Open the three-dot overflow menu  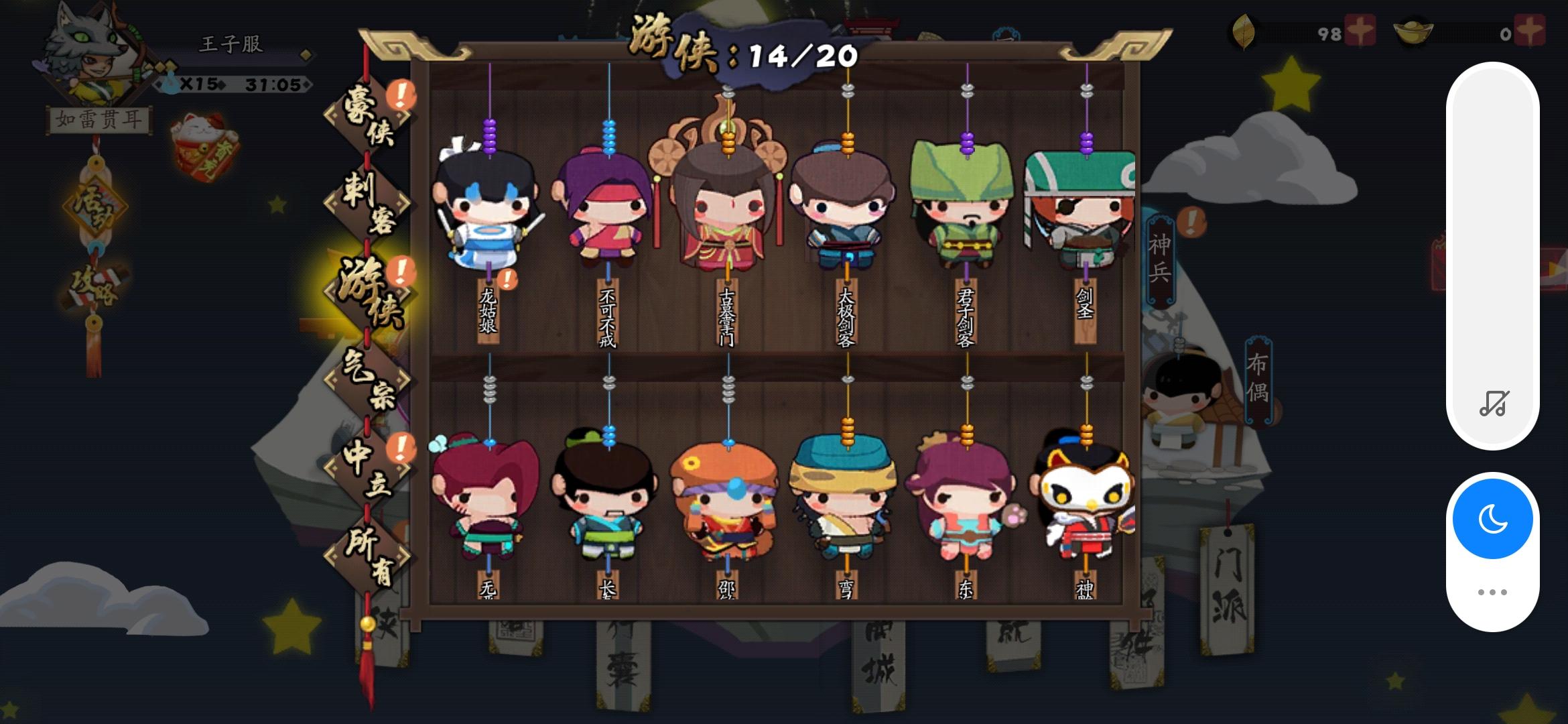[x=1491, y=591]
